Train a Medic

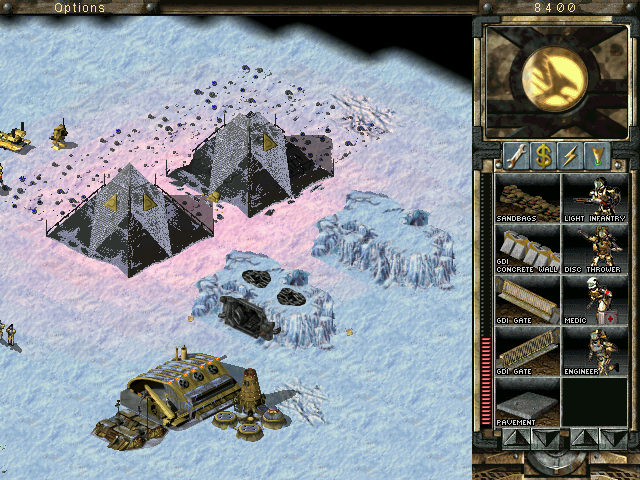593,300
